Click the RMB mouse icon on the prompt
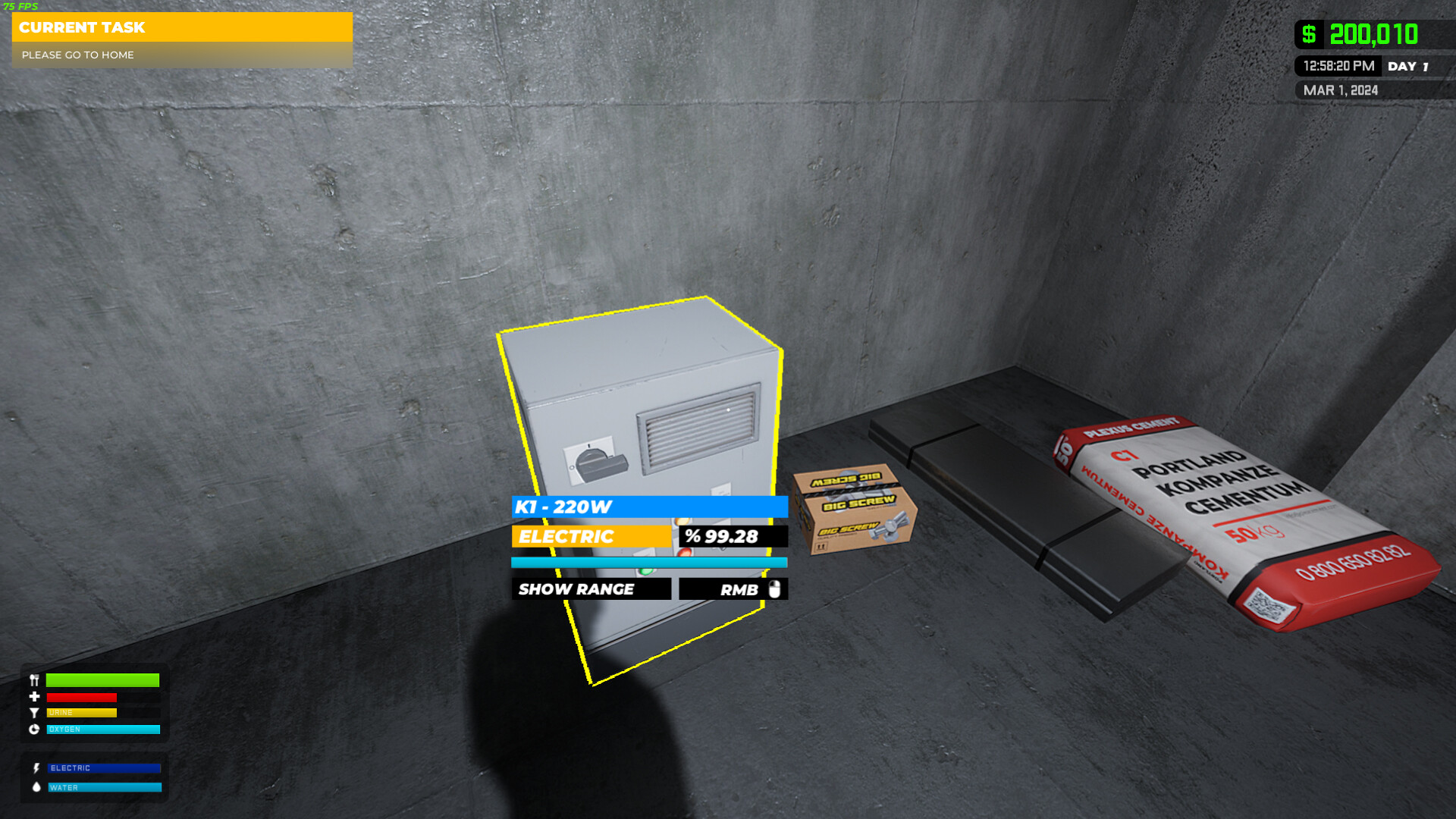The image size is (1456, 819). tap(775, 588)
